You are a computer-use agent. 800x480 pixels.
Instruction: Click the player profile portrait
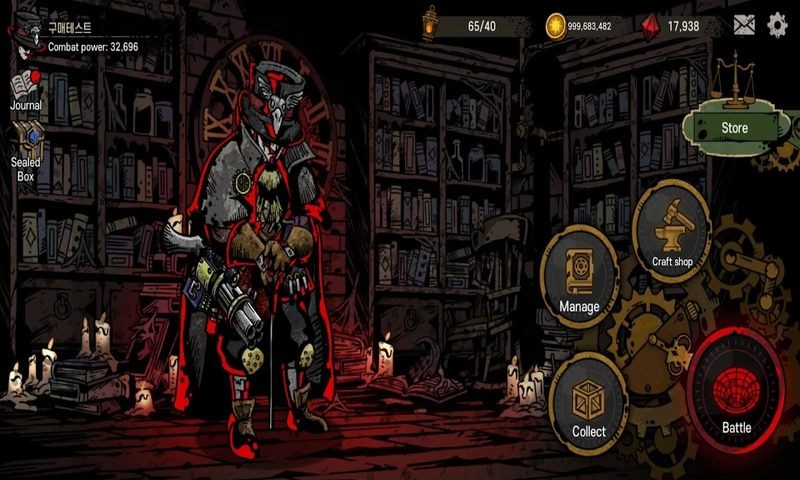coord(24,32)
